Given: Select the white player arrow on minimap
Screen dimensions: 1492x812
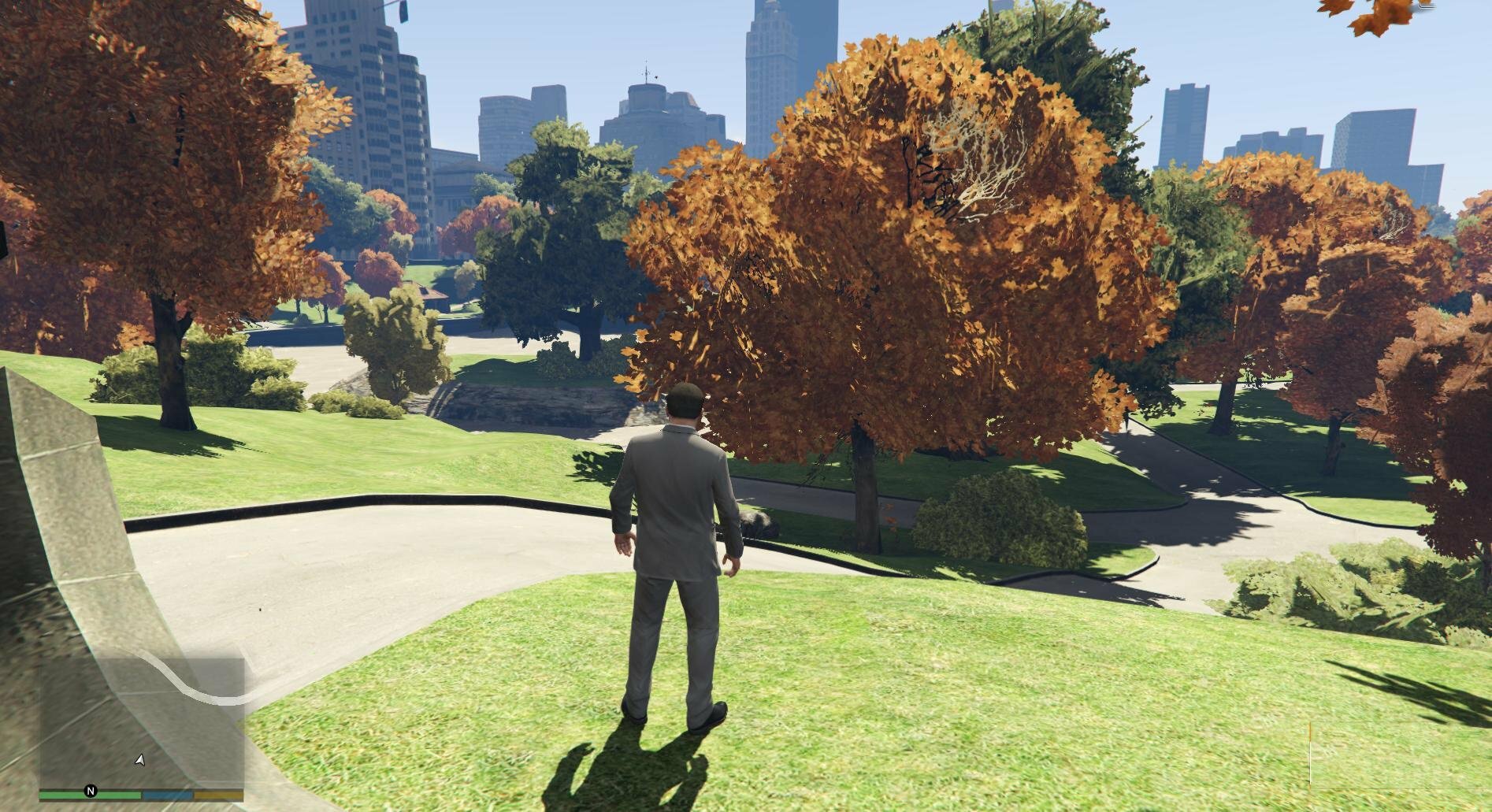Looking at the screenshot, I should [x=140, y=760].
